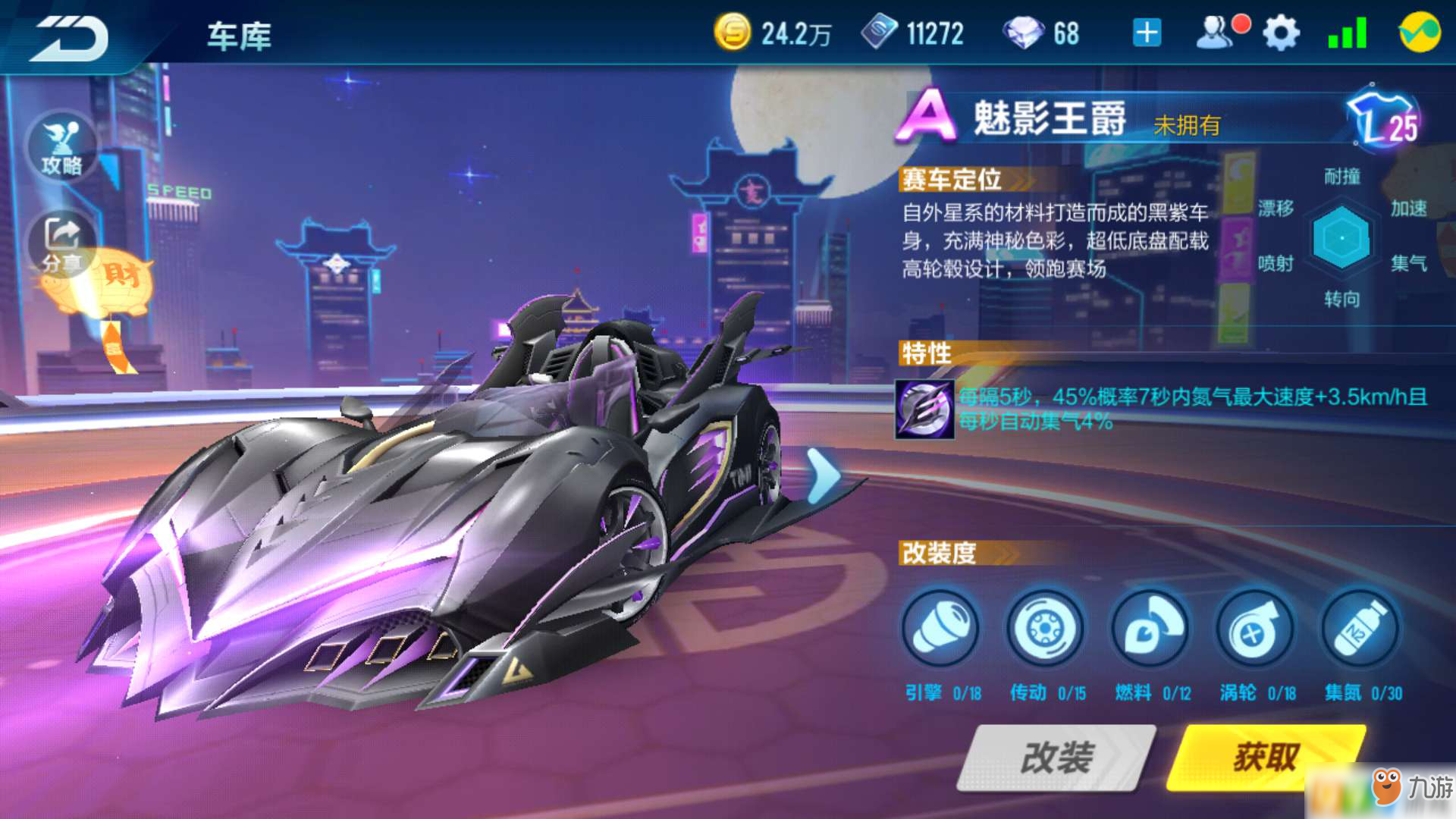1456x819 pixels.
Task: Open the gear settings menu
Action: (x=1281, y=33)
